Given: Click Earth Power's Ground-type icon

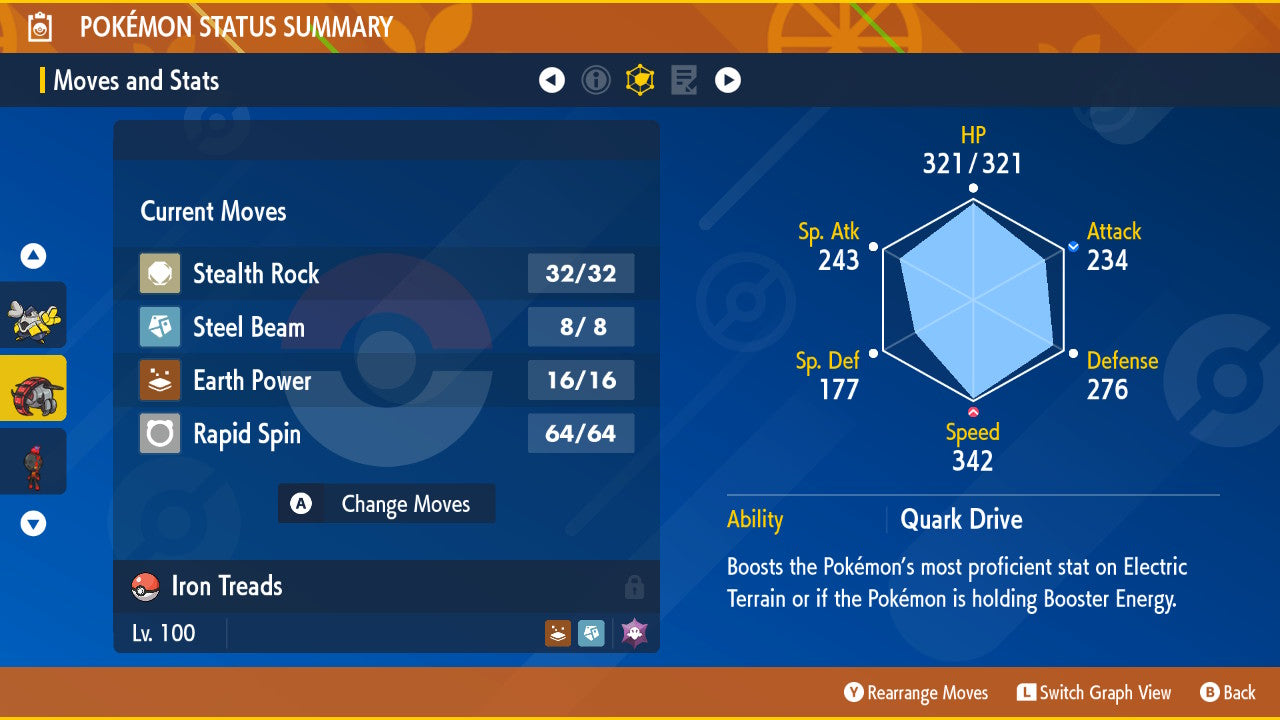Looking at the screenshot, I should coord(161,380).
